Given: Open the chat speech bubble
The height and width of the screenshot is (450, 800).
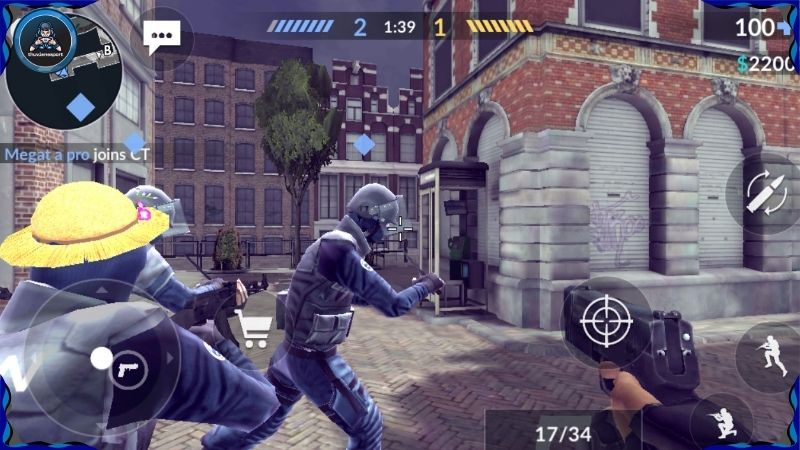Looking at the screenshot, I should coord(160,39).
